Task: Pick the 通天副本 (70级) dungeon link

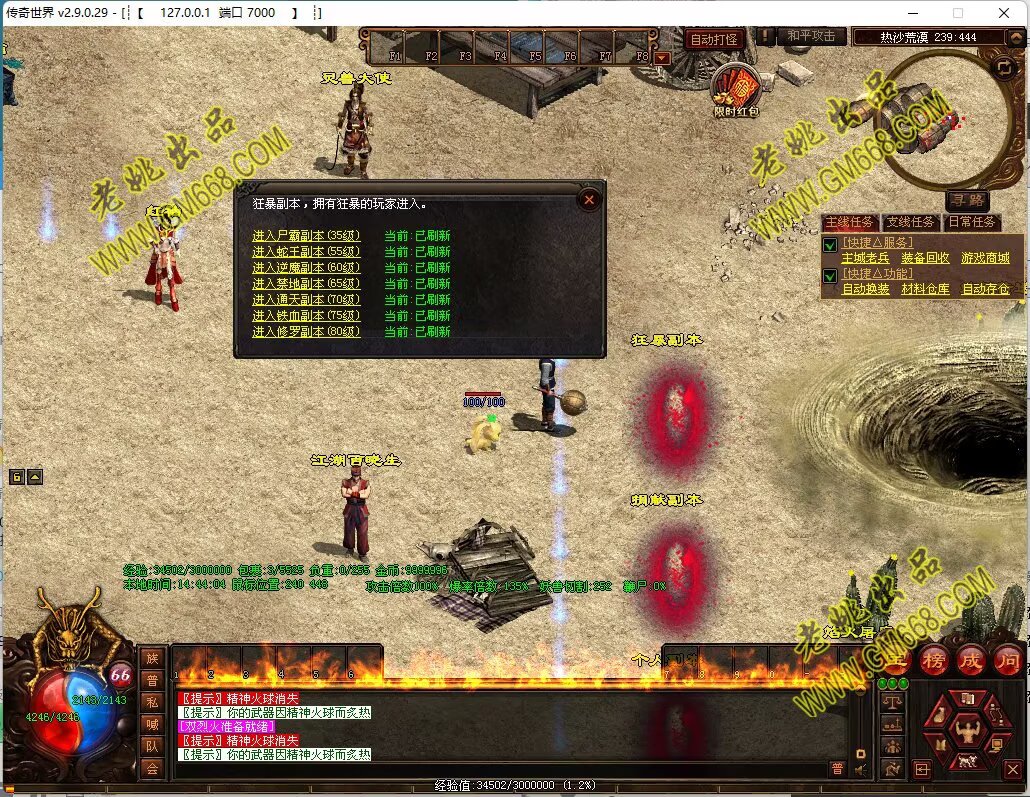Action: pos(305,300)
